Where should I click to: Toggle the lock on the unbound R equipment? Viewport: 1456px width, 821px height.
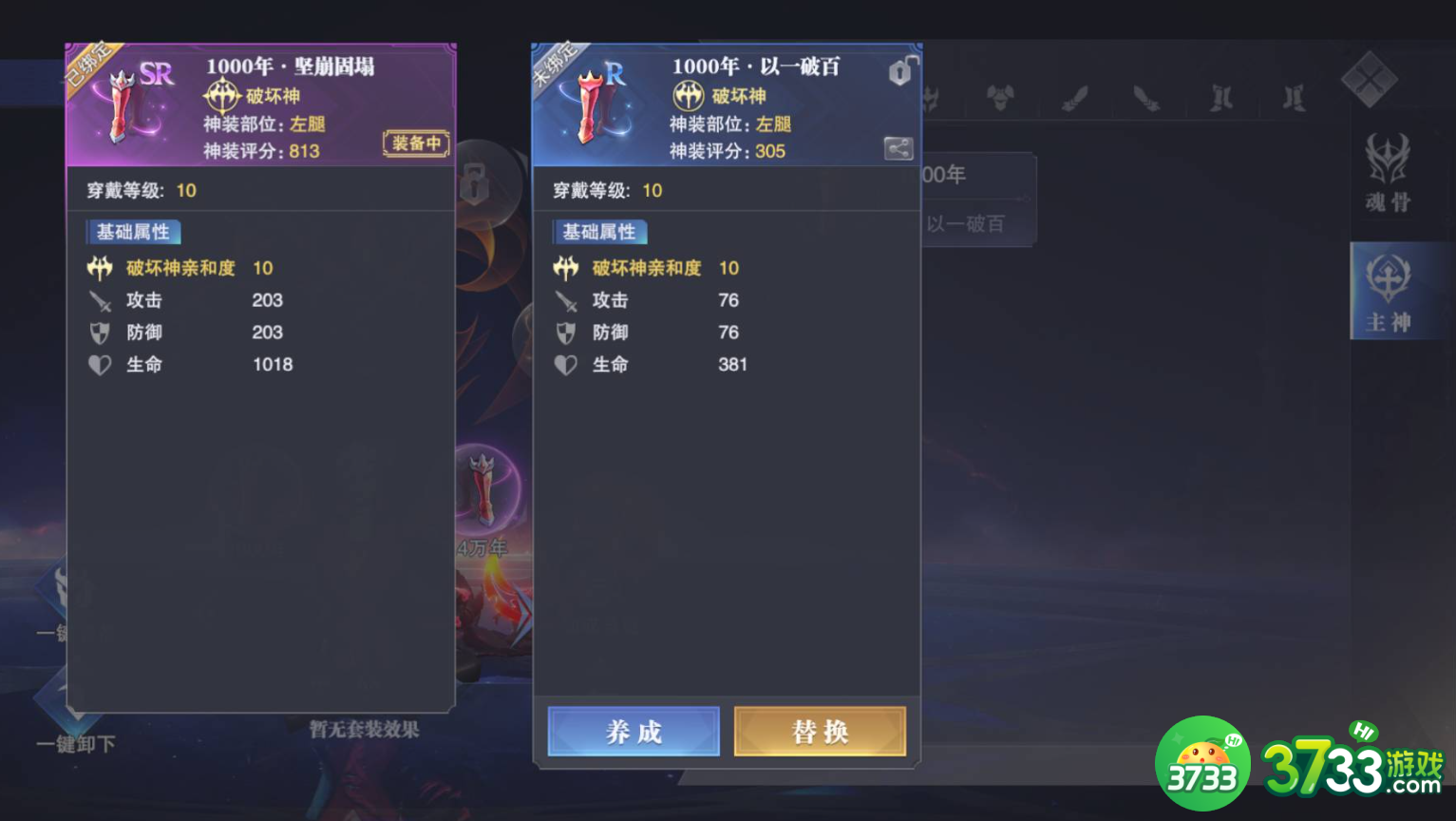click(x=898, y=72)
